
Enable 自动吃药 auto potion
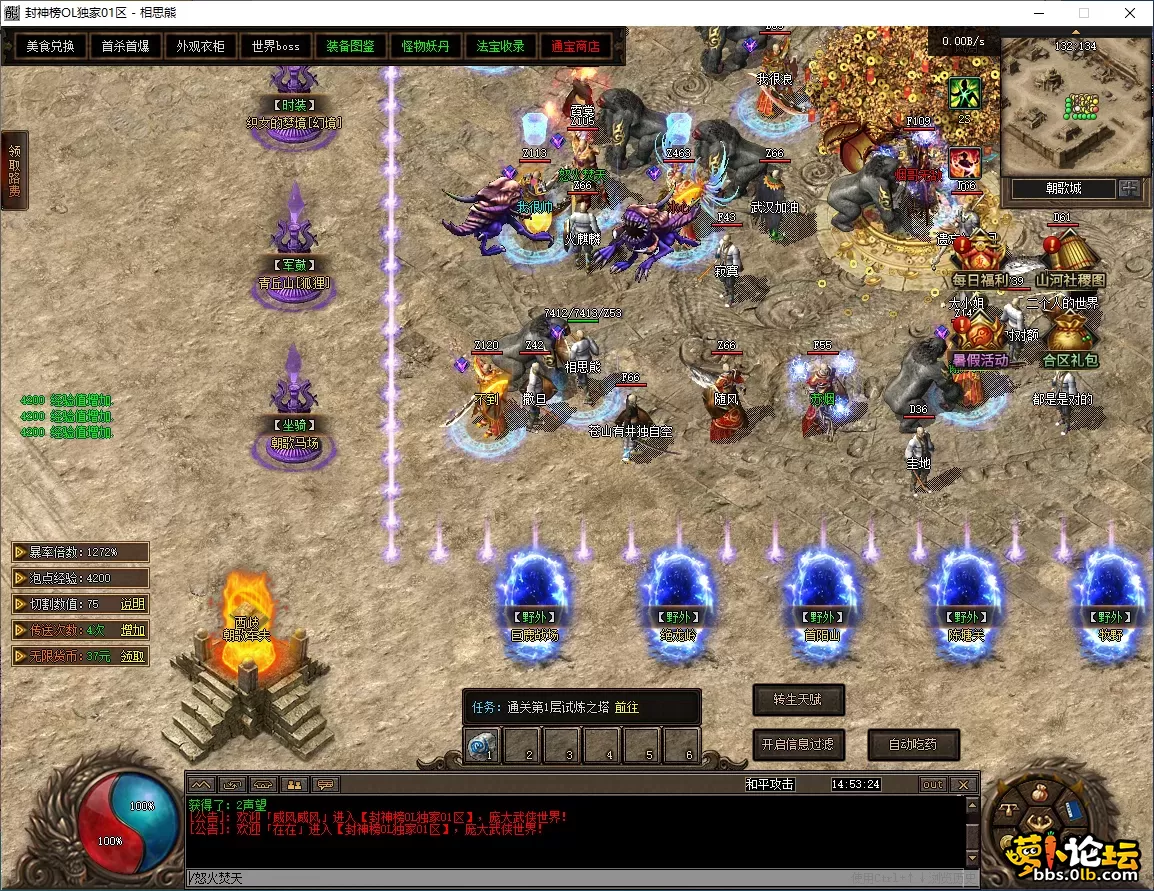coord(910,744)
